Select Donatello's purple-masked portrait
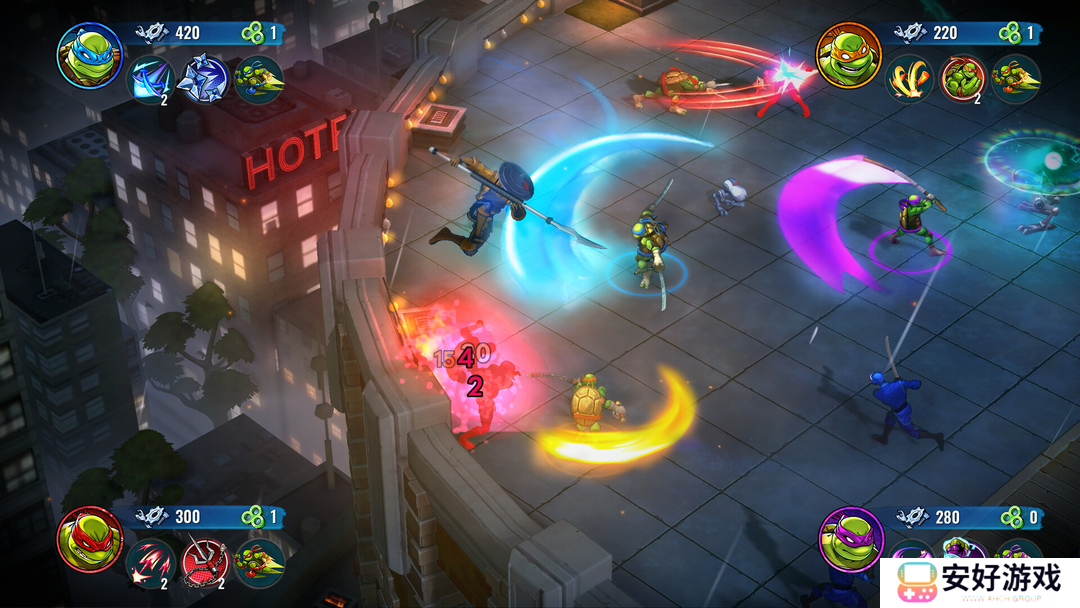Viewport: 1080px width, 608px height. [851, 540]
